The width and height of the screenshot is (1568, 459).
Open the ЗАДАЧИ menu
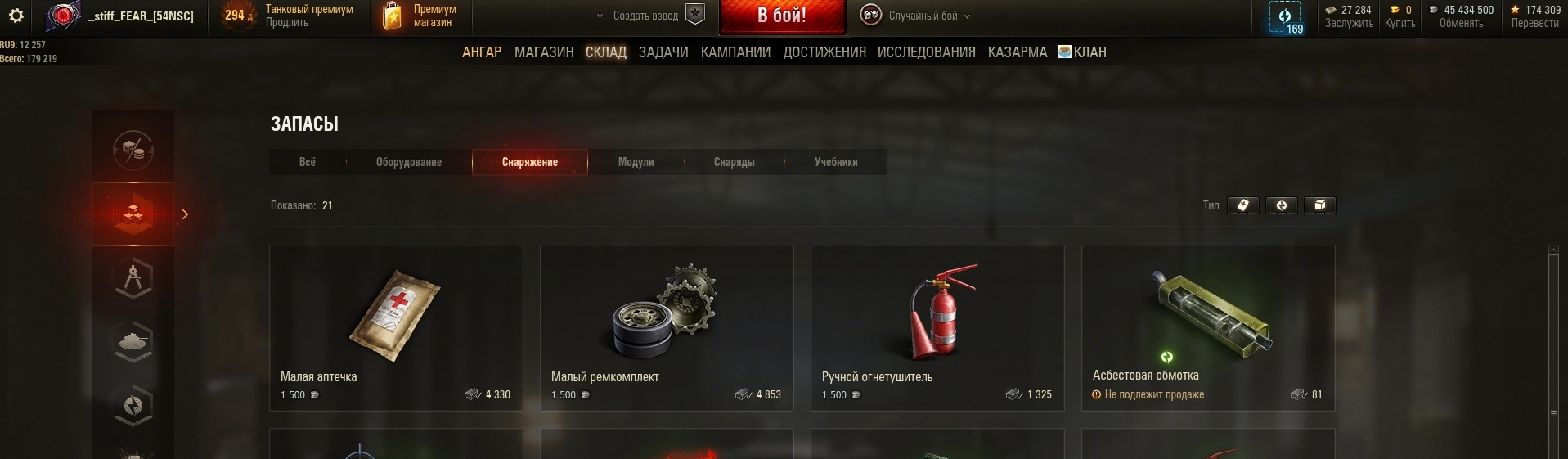[663, 52]
